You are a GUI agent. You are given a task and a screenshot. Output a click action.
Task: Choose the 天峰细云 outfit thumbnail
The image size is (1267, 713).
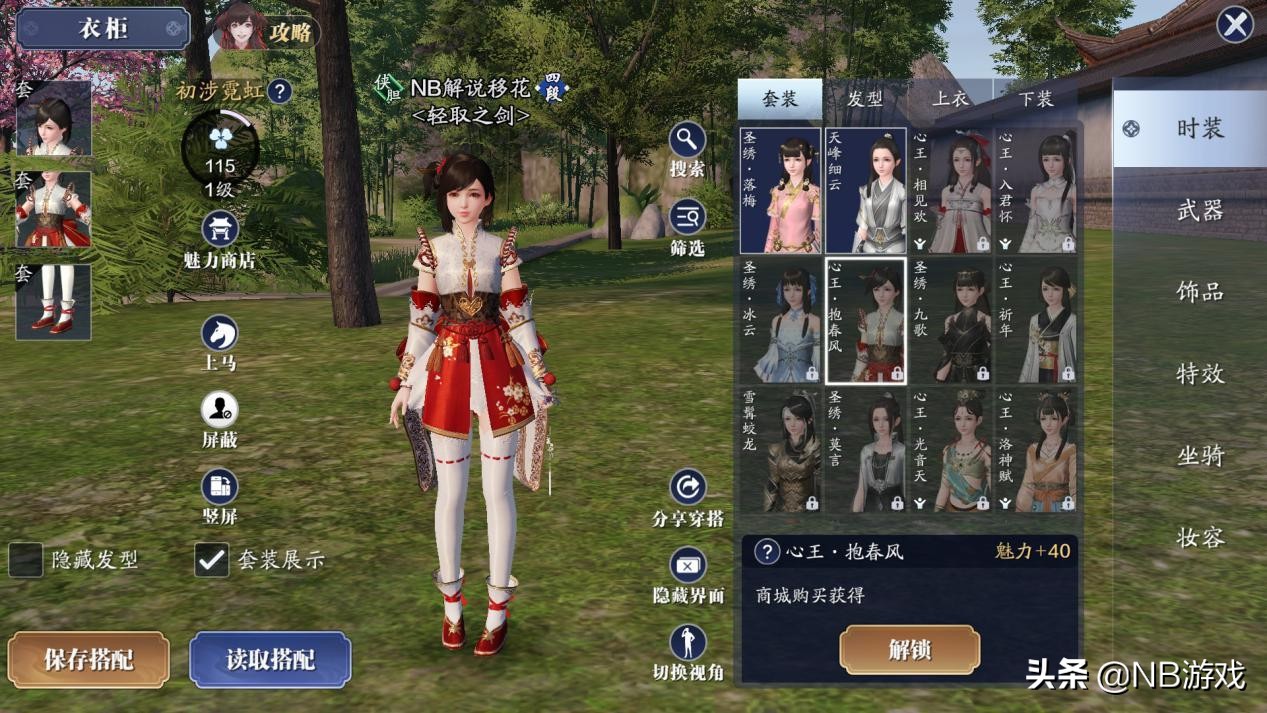[866, 190]
